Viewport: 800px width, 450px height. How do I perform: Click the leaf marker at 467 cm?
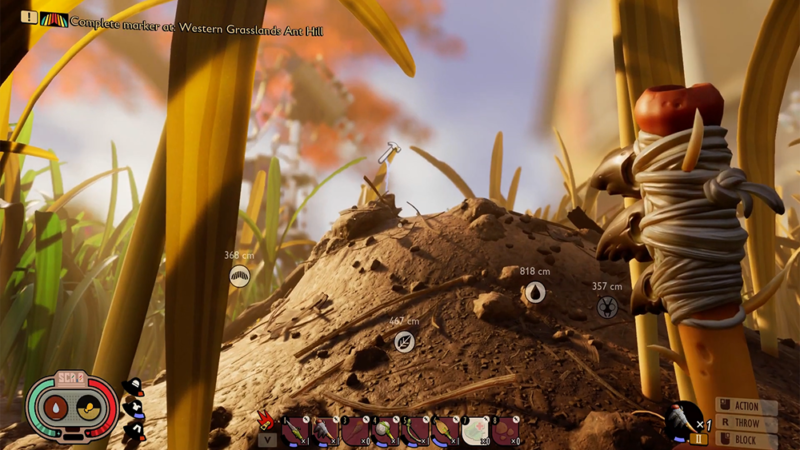tap(404, 342)
